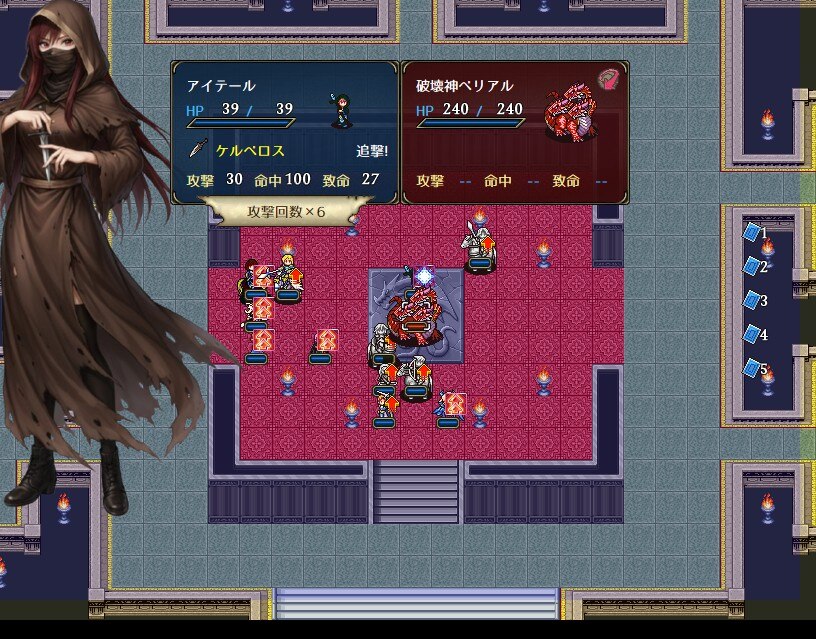The height and width of the screenshot is (639, 816).
Task: Pick the blue card numbered 3
Action: click(752, 300)
